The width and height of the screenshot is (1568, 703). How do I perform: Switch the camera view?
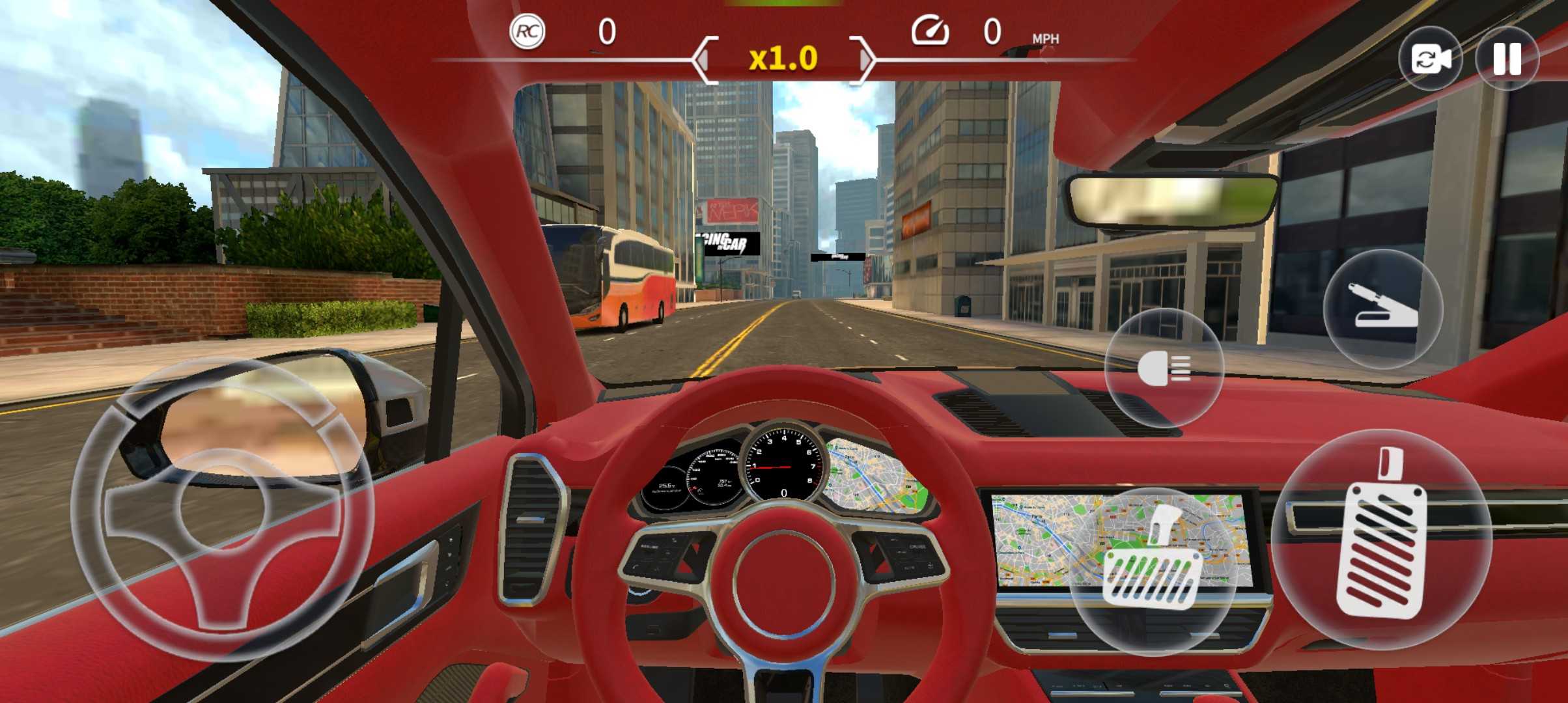pos(1430,59)
